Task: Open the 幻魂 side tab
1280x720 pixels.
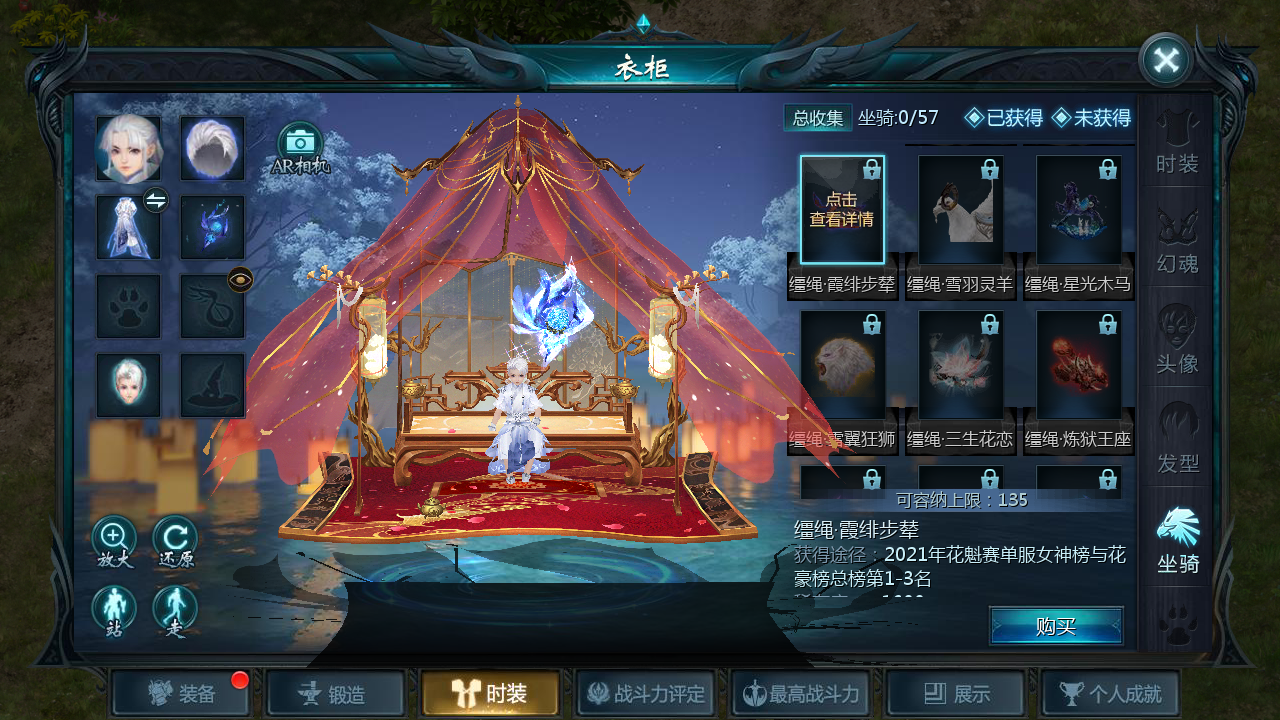Action: pyautogui.click(x=1177, y=241)
